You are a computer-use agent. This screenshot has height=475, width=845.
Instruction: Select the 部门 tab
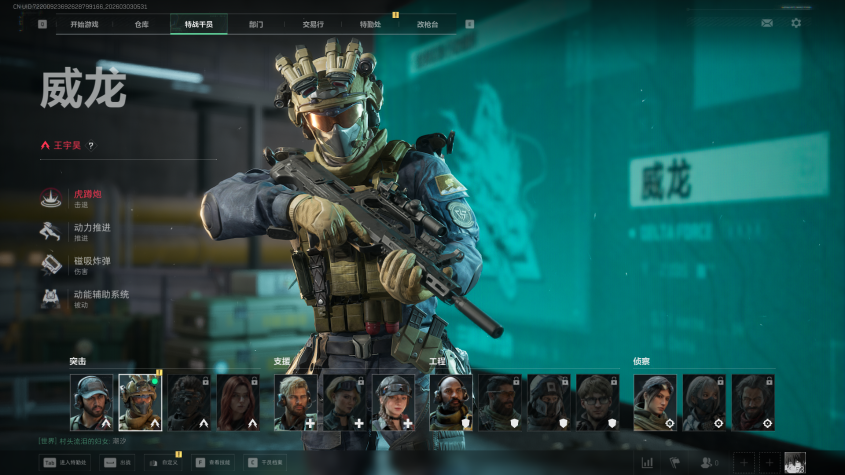pos(256,24)
